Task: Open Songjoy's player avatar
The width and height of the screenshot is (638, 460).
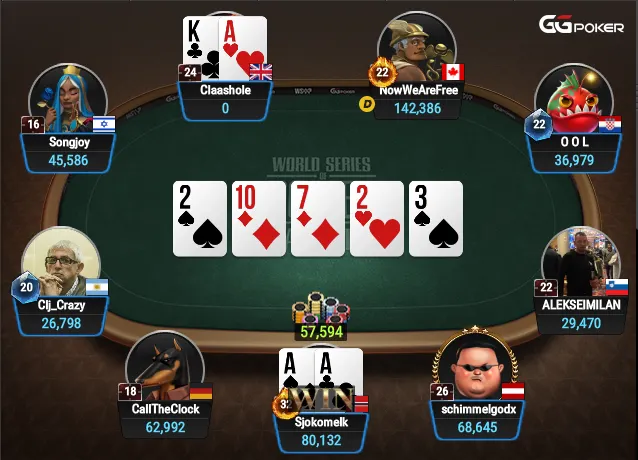Action: tap(68, 102)
